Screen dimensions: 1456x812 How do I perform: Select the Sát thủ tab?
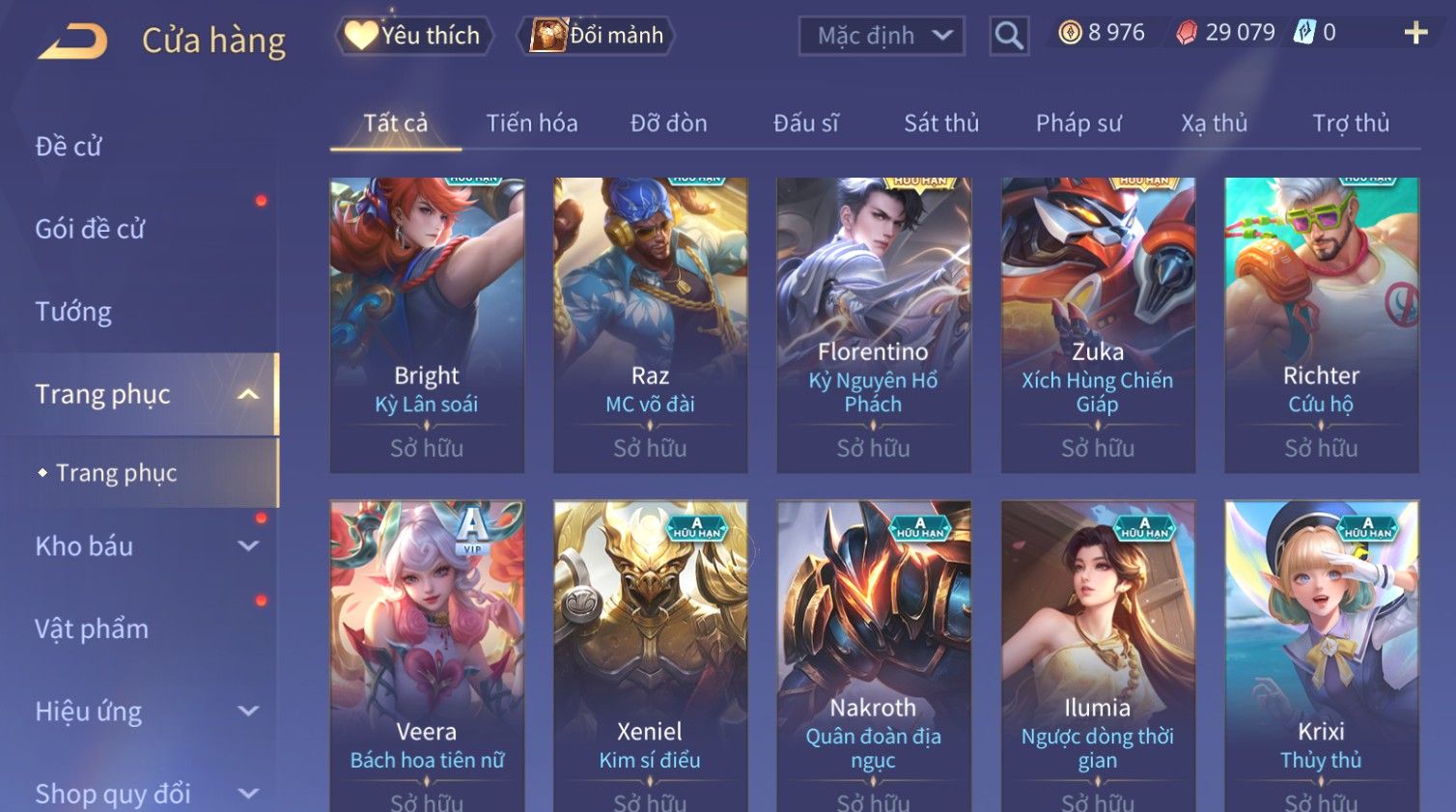pos(941,124)
